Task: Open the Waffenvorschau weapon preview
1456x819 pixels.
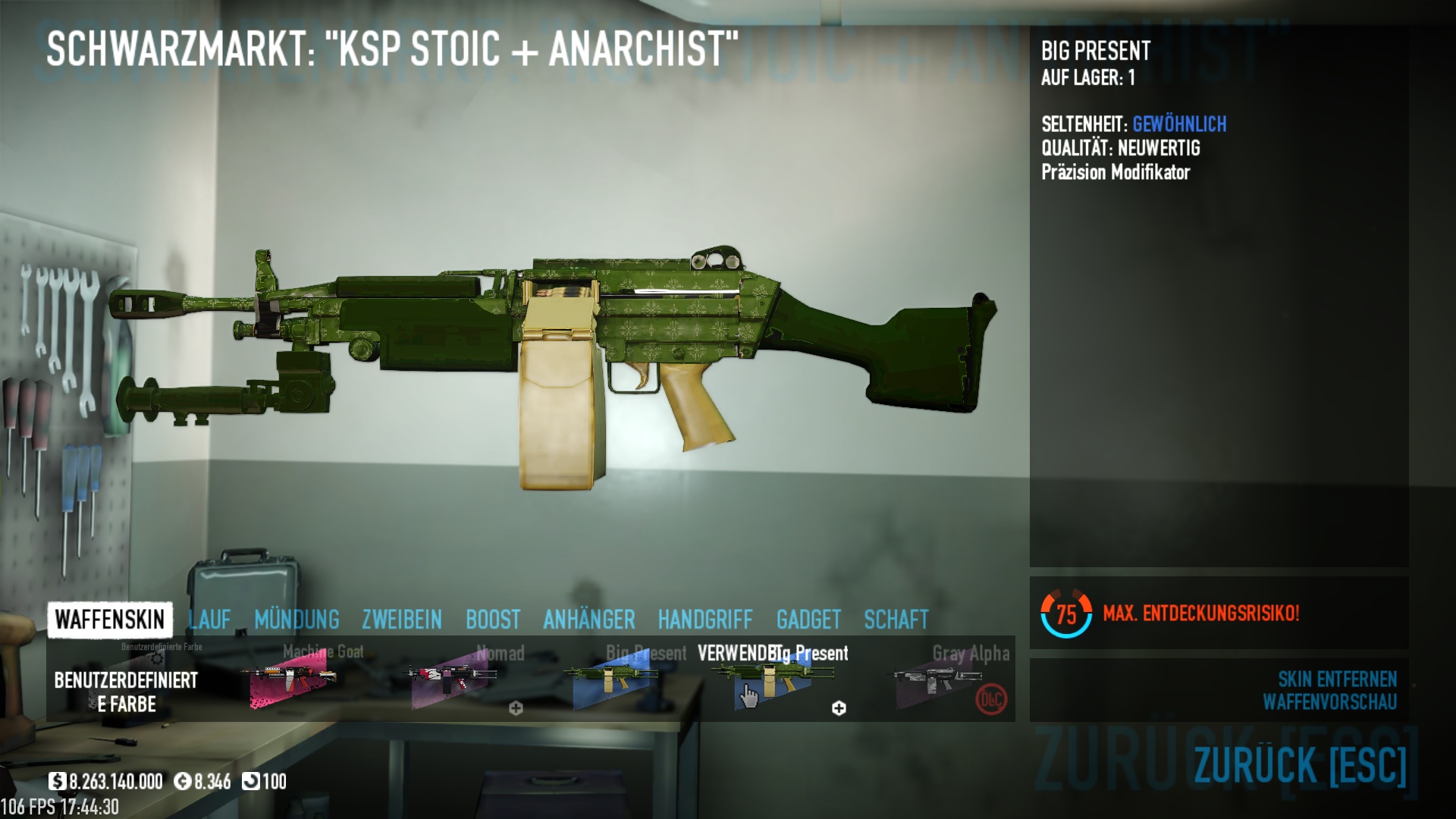Action: [1329, 702]
